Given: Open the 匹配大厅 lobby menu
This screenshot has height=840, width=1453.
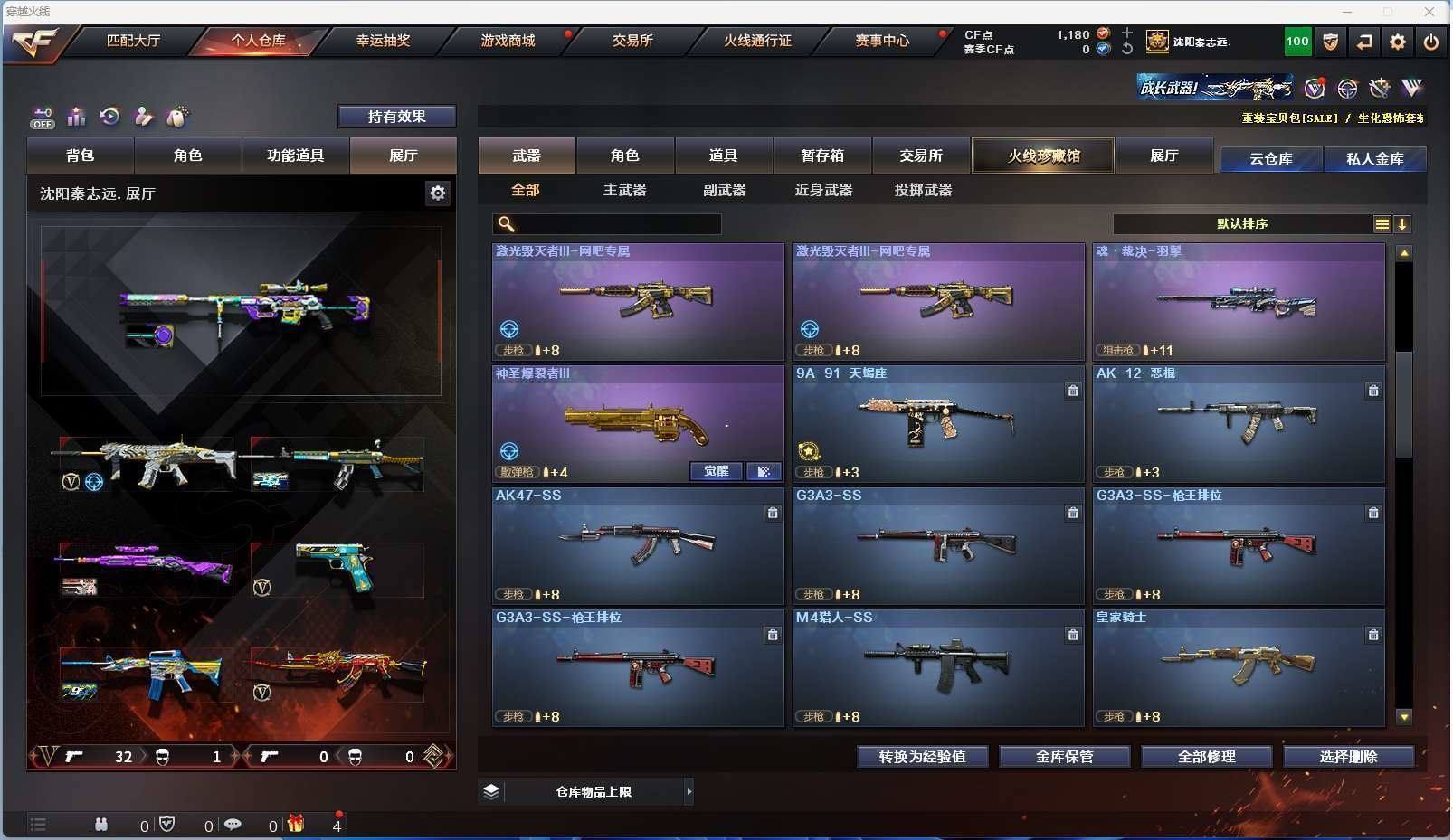Looking at the screenshot, I should tap(133, 41).
